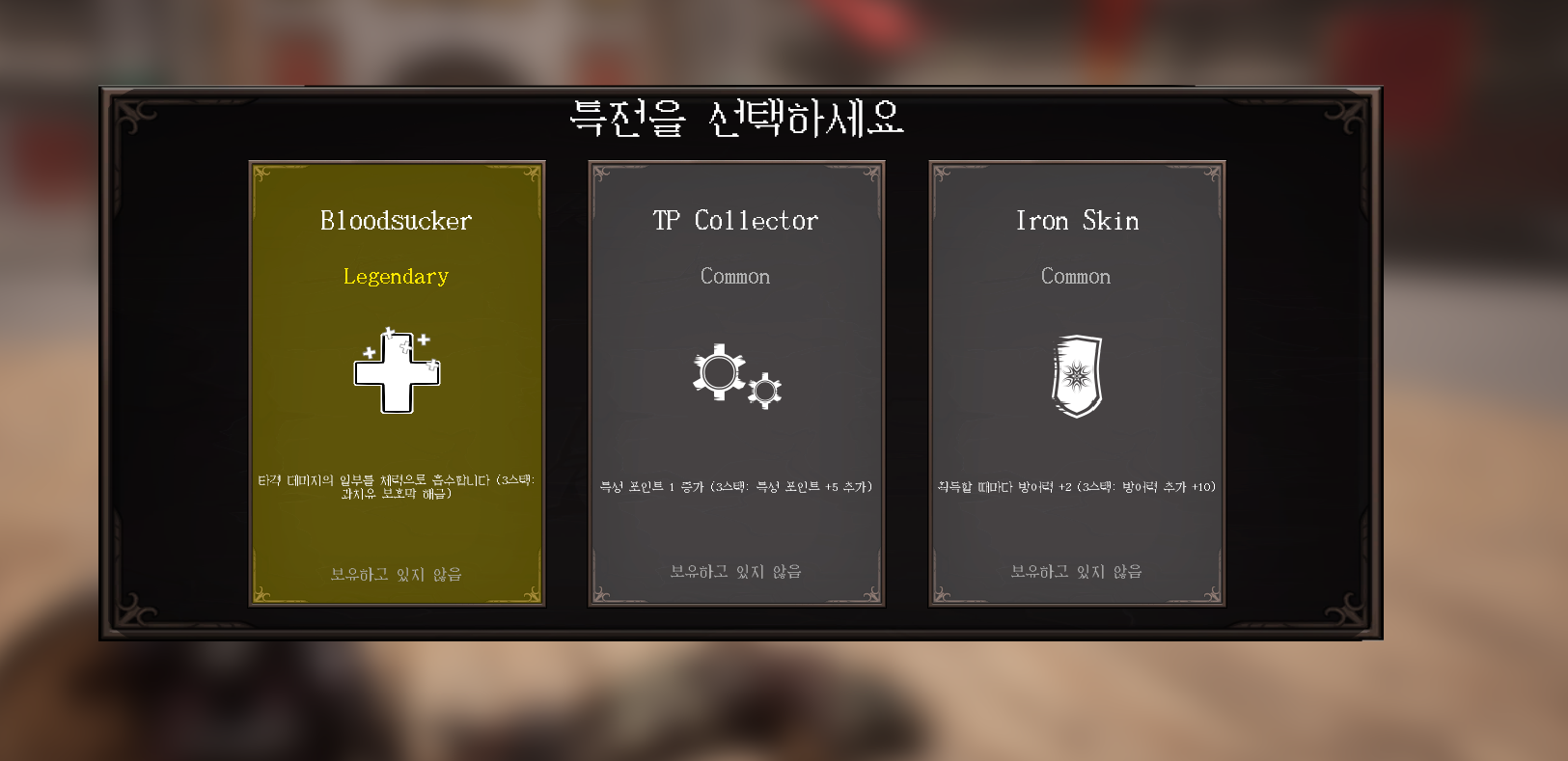This screenshot has height=761, width=1568.
Task: Click the TP Collector title text
Action: tap(735, 220)
